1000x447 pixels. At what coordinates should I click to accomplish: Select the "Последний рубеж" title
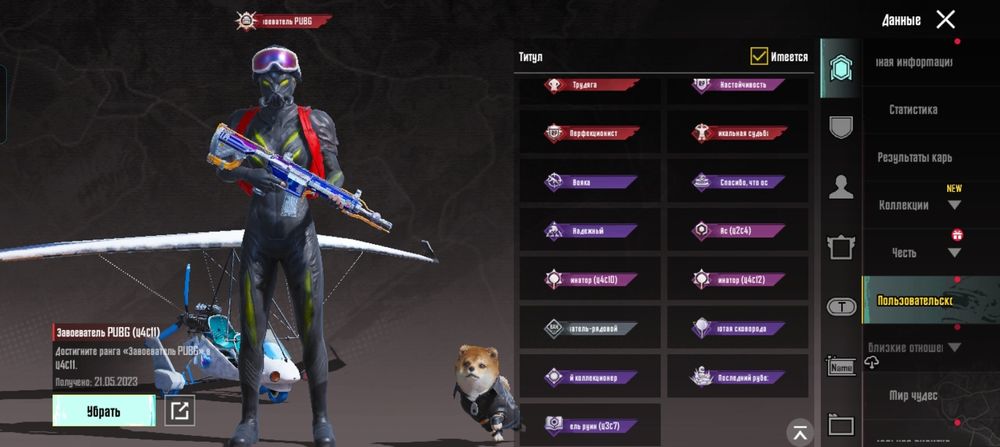(738, 377)
